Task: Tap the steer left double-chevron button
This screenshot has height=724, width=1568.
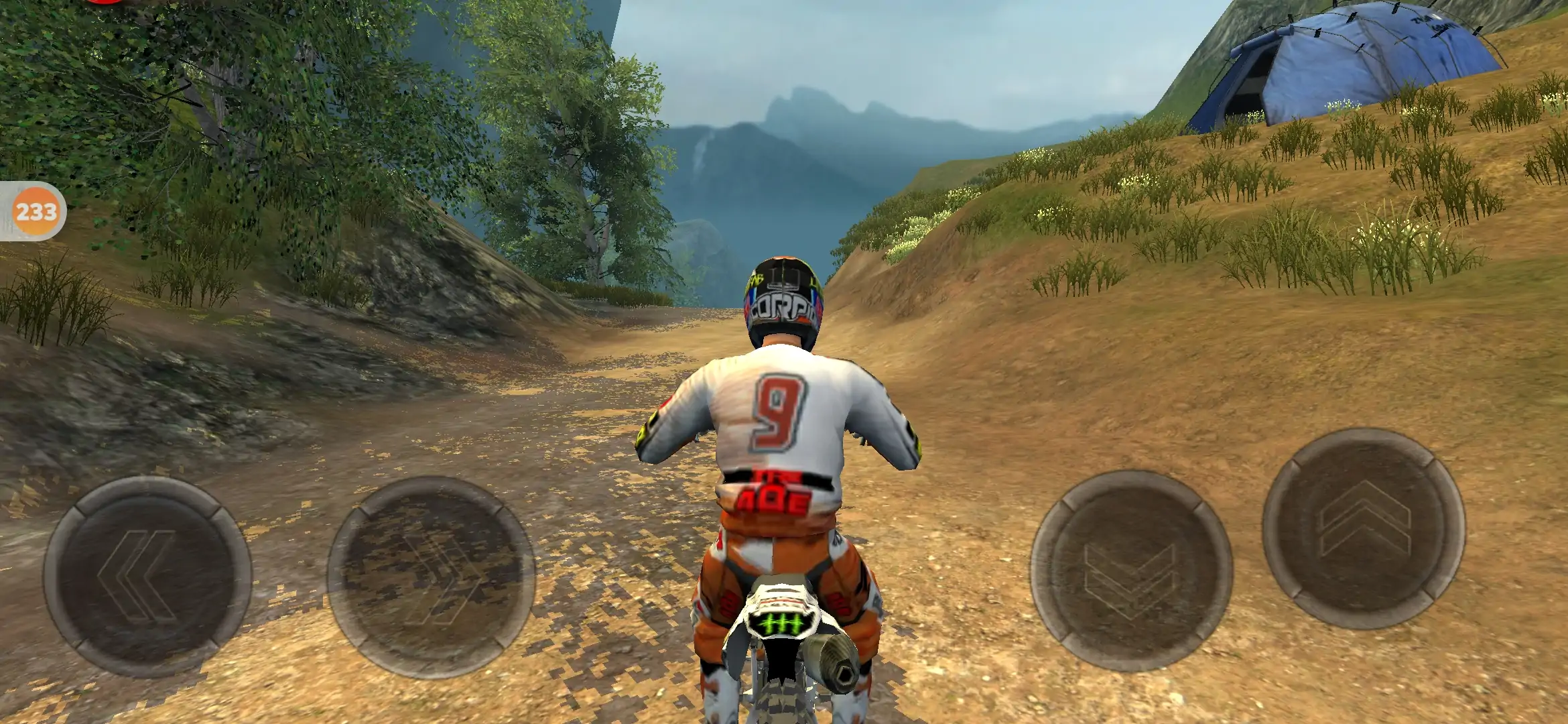Action: pyautogui.click(x=147, y=577)
